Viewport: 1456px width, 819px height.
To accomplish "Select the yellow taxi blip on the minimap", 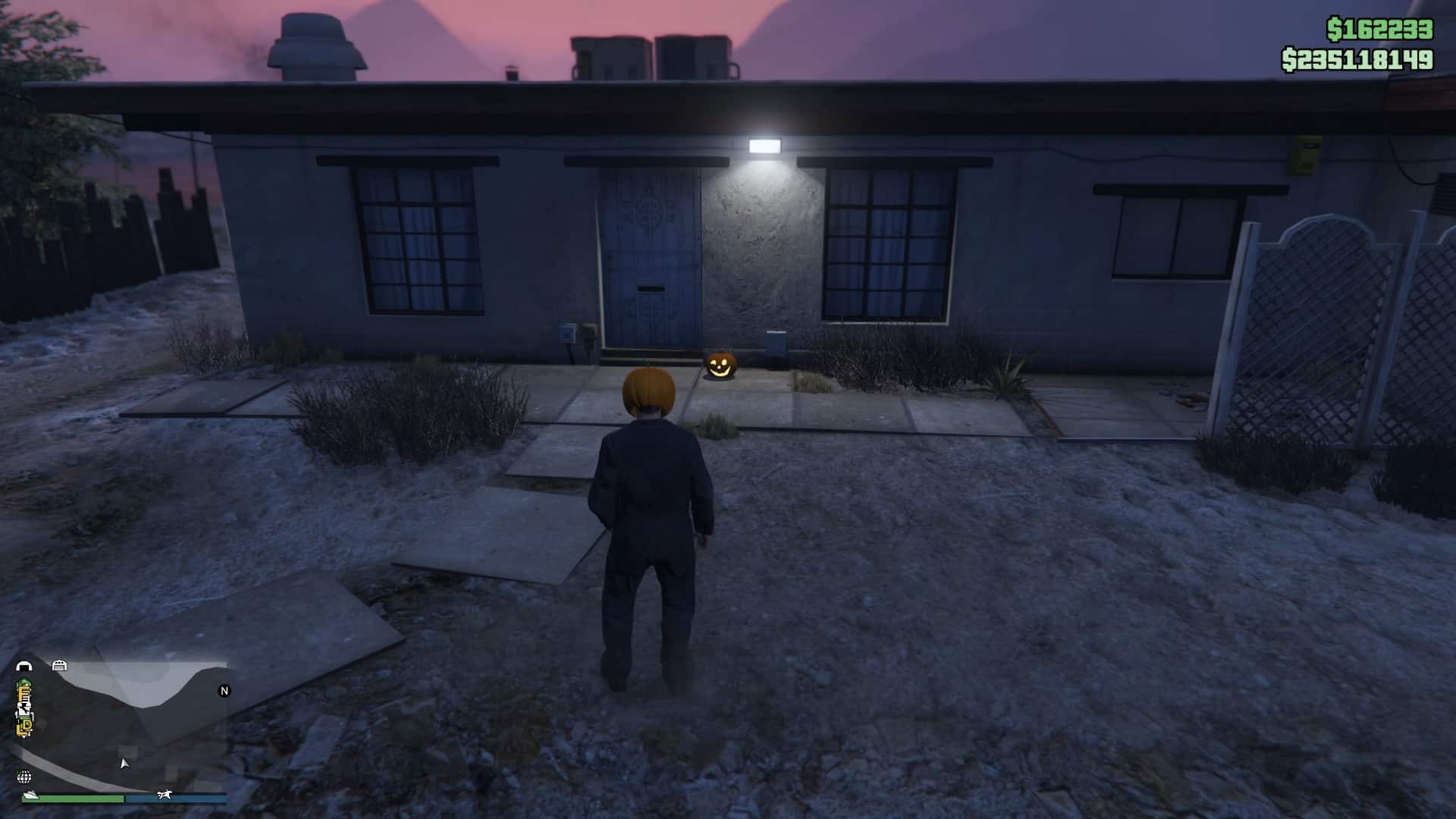I will (25, 724).
